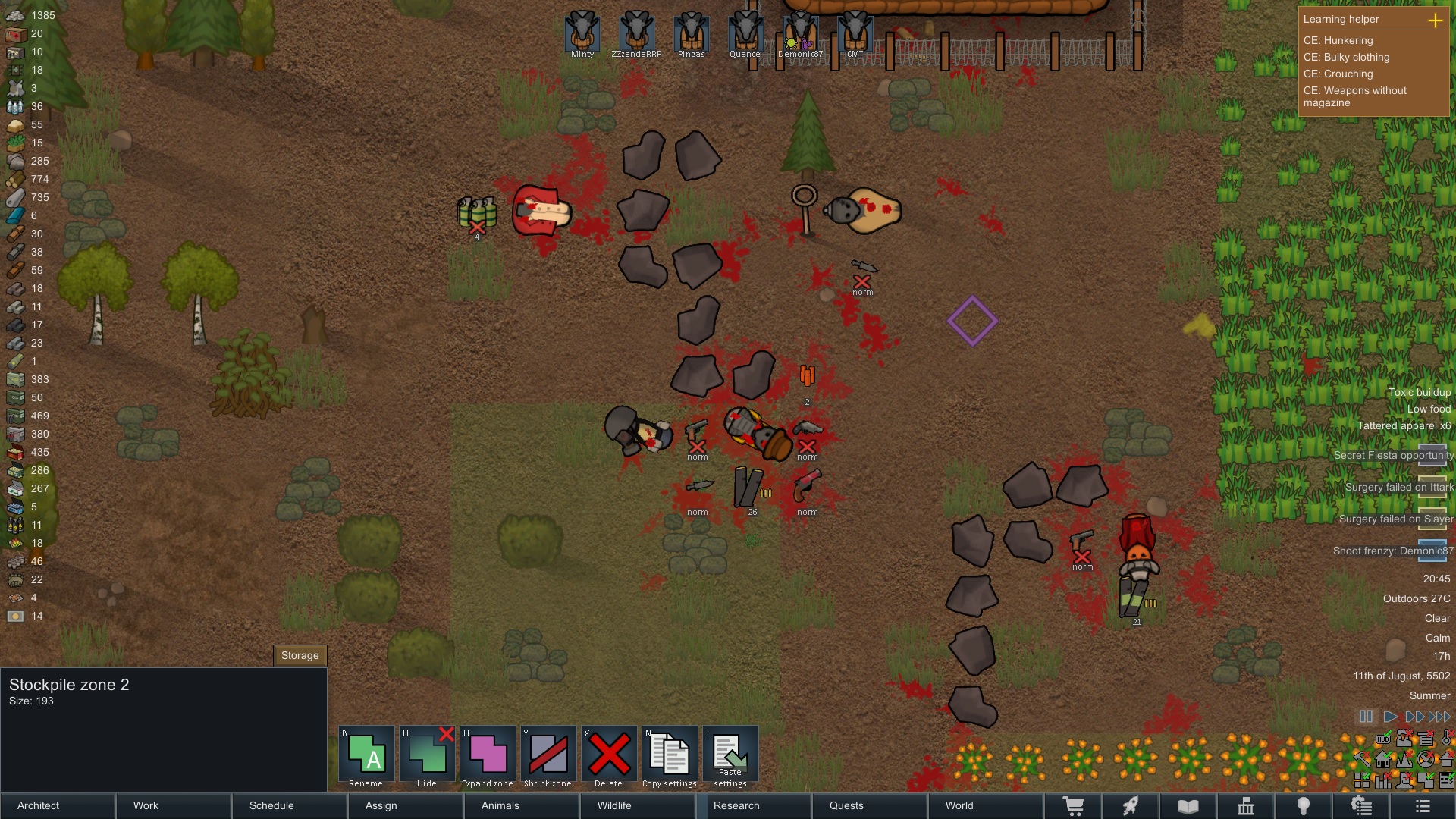Select the rocket ship icon on bottom bar
Screen dimensions: 1456x819
click(1132, 805)
